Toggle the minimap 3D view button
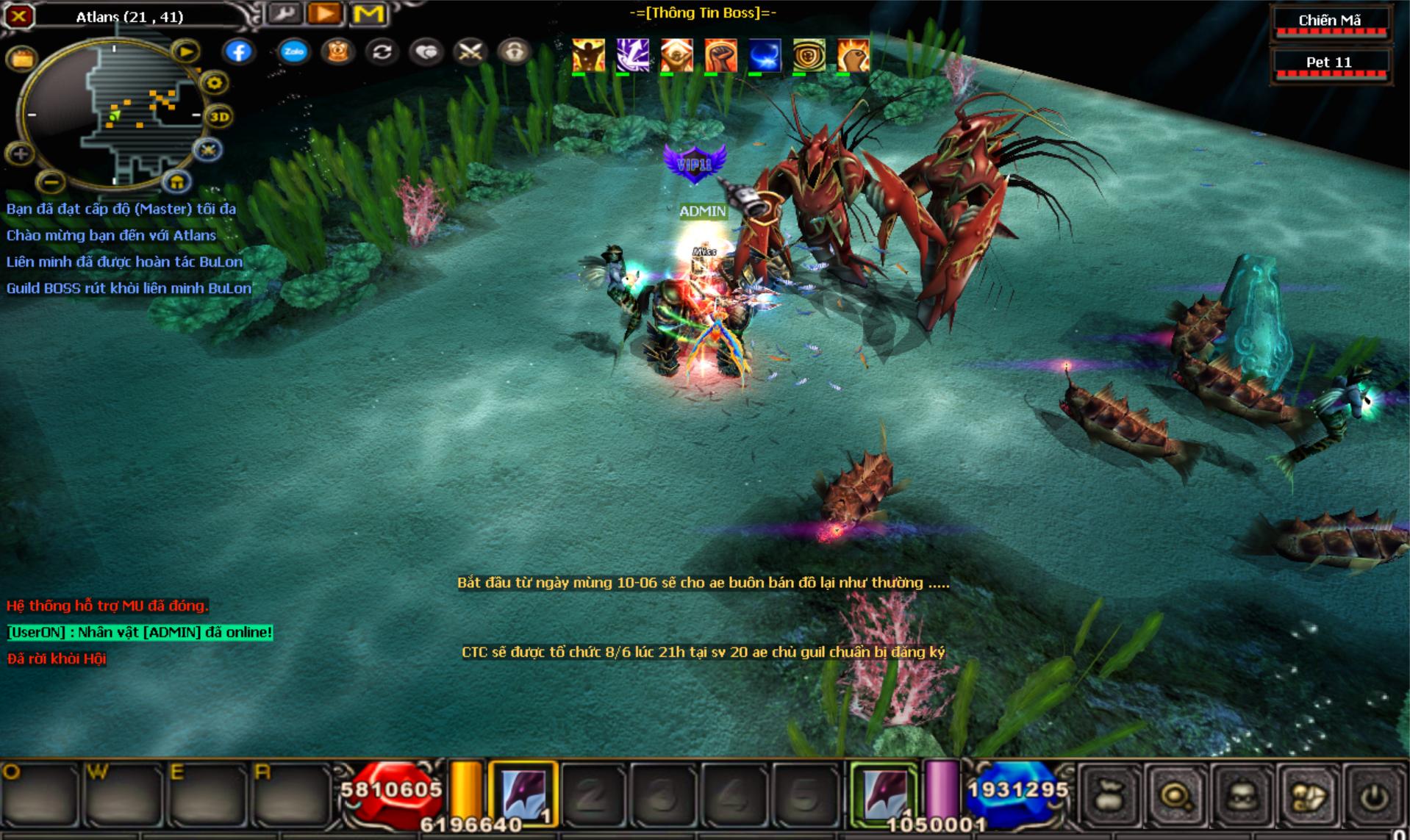This screenshot has width=1410, height=840. 219,116
